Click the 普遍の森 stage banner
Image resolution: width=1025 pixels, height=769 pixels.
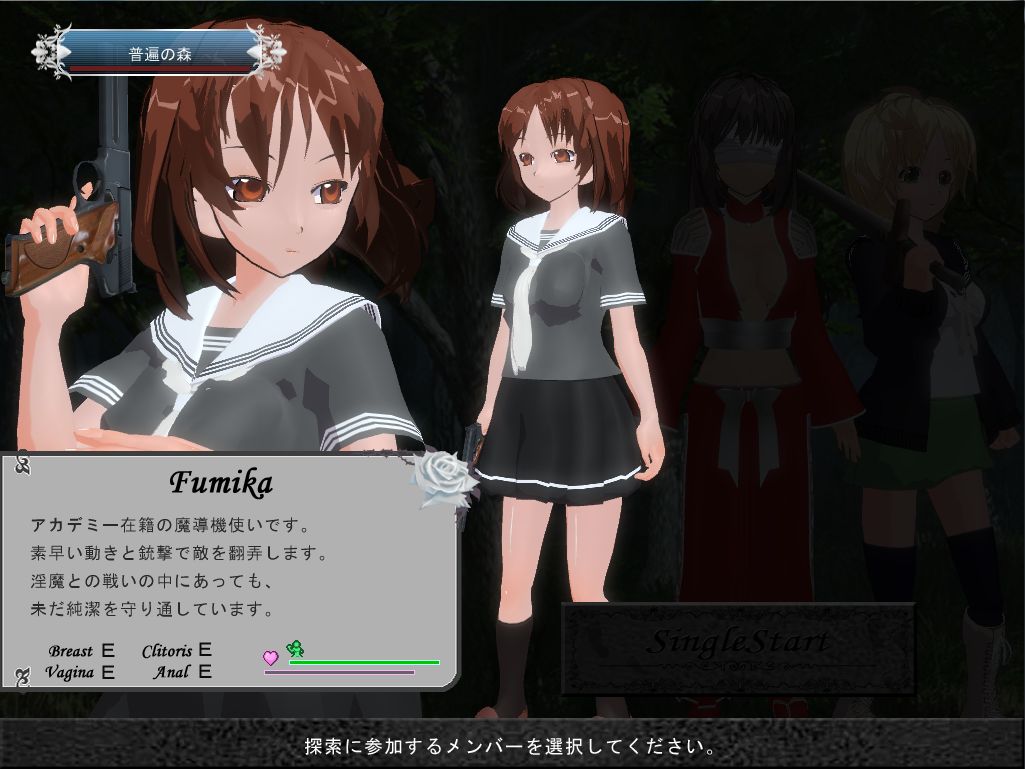click(x=160, y=53)
